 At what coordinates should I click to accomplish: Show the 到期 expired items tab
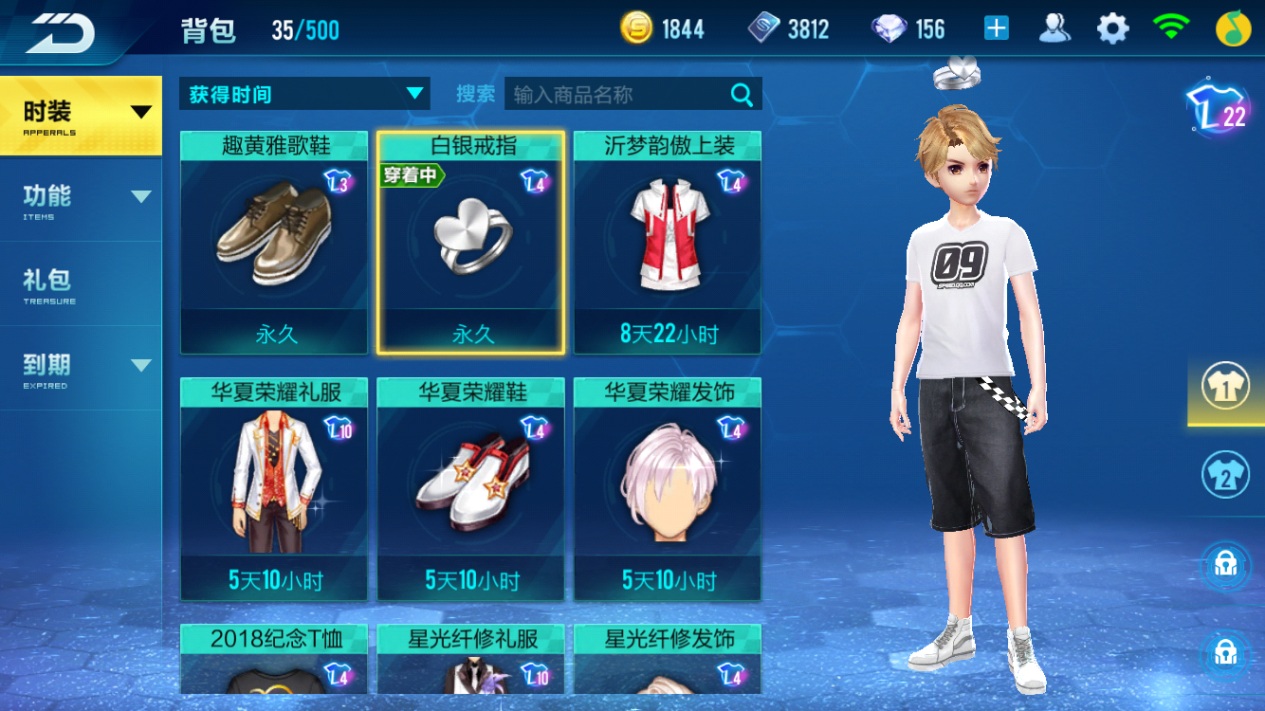[x=80, y=367]
